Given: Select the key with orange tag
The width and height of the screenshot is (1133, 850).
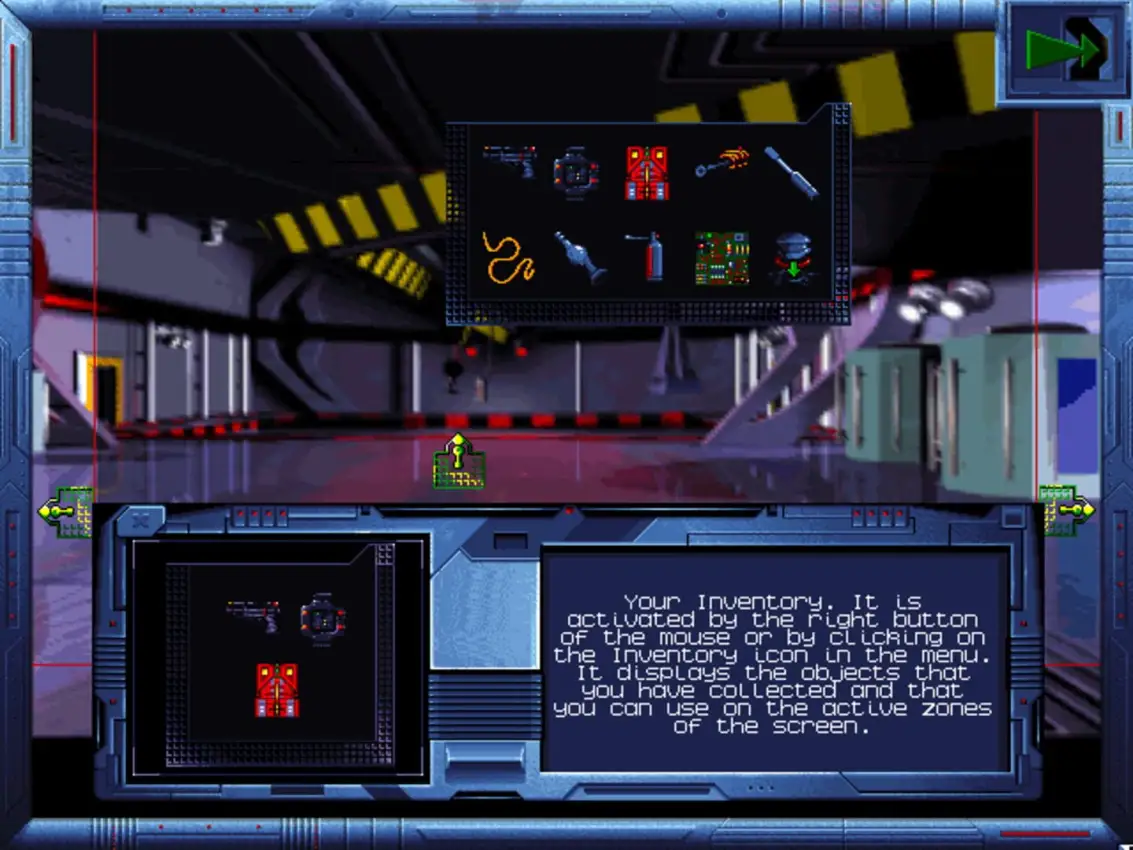Looking at the screenshot, I should pos(722,162).
